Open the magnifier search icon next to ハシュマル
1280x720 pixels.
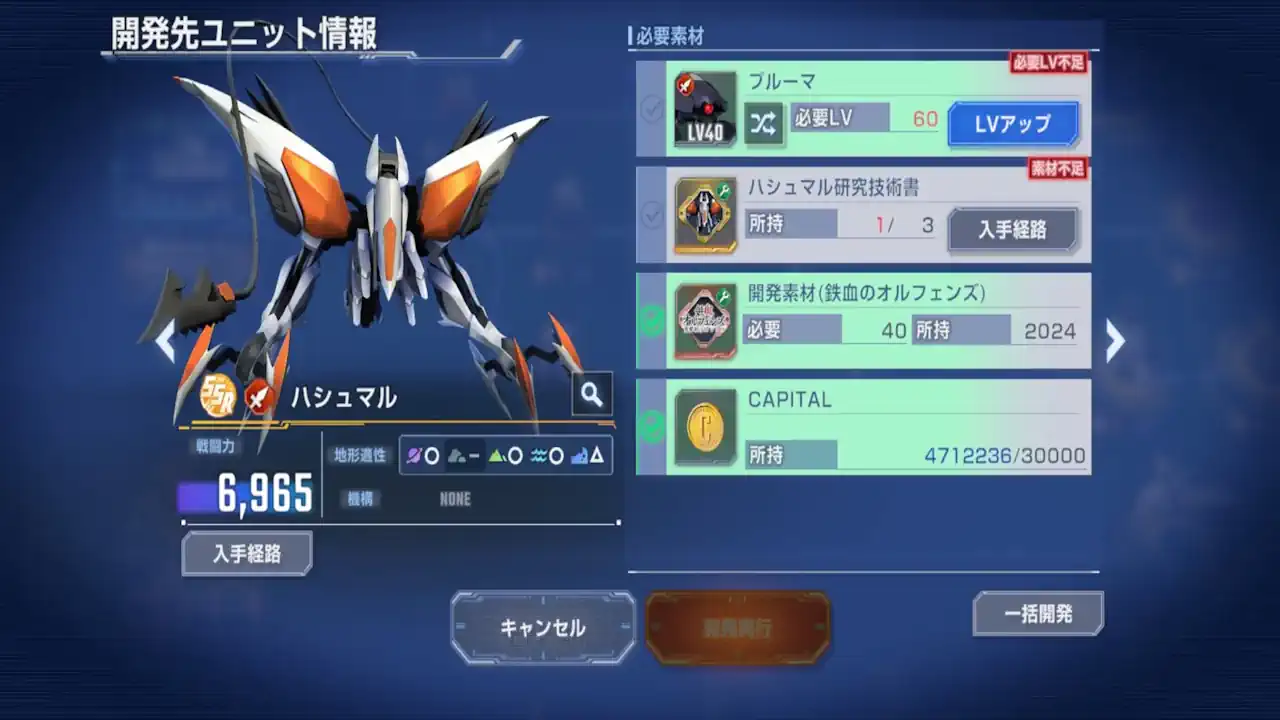pyautogui.click(x=591, y=394)
